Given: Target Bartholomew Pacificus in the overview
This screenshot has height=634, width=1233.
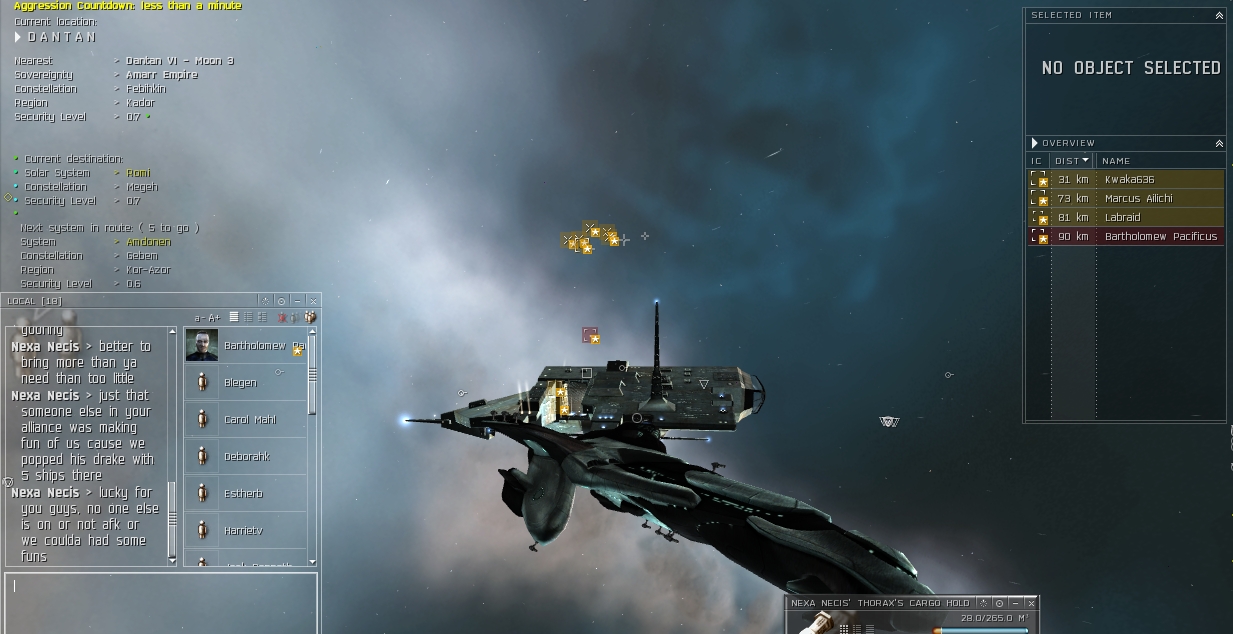Looking at the screenshot, I should coord(1160,237).
